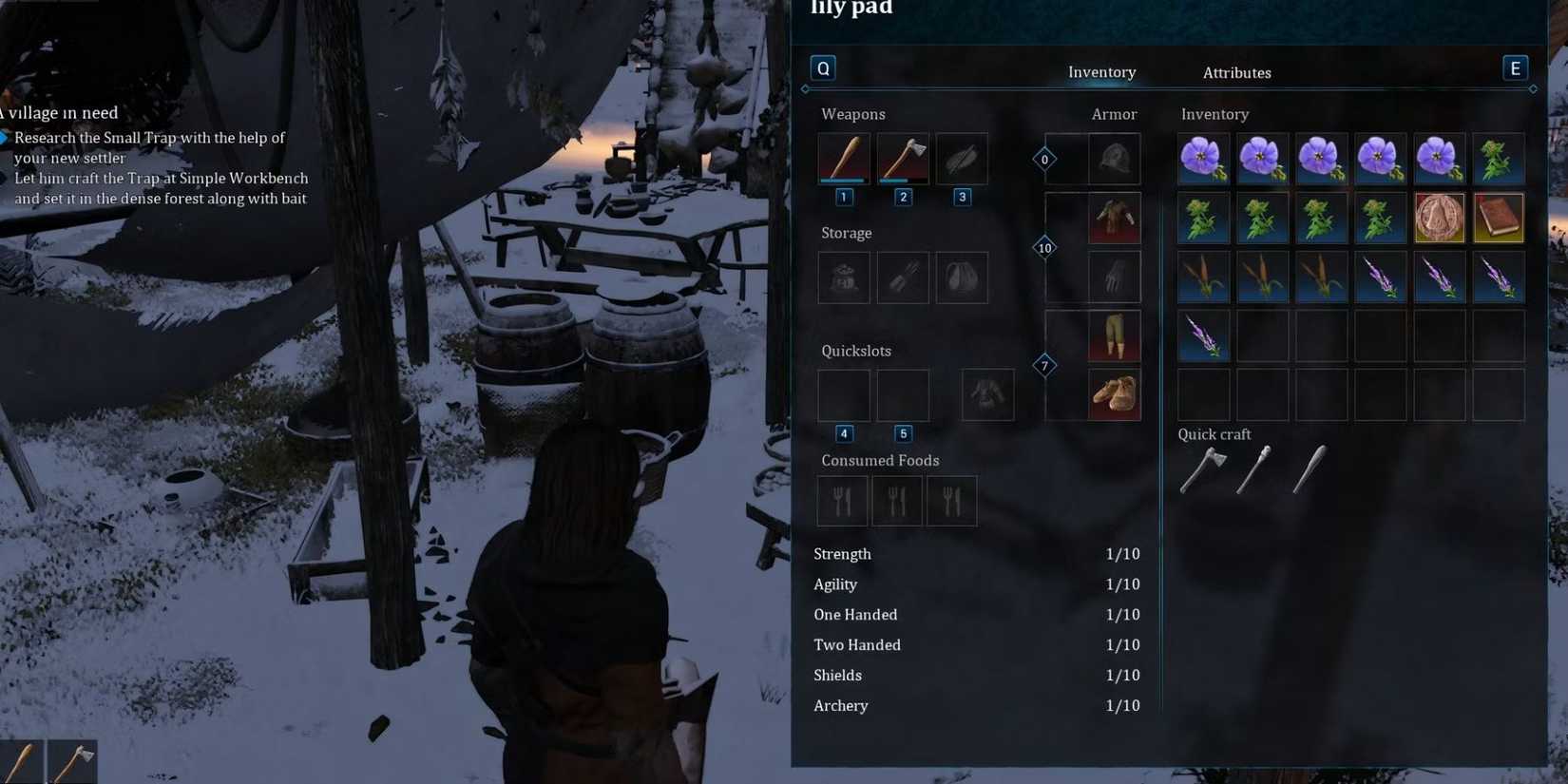Select the stone axe in weapon slot 2
This screenshot has width=1568, height=784.
901,159
